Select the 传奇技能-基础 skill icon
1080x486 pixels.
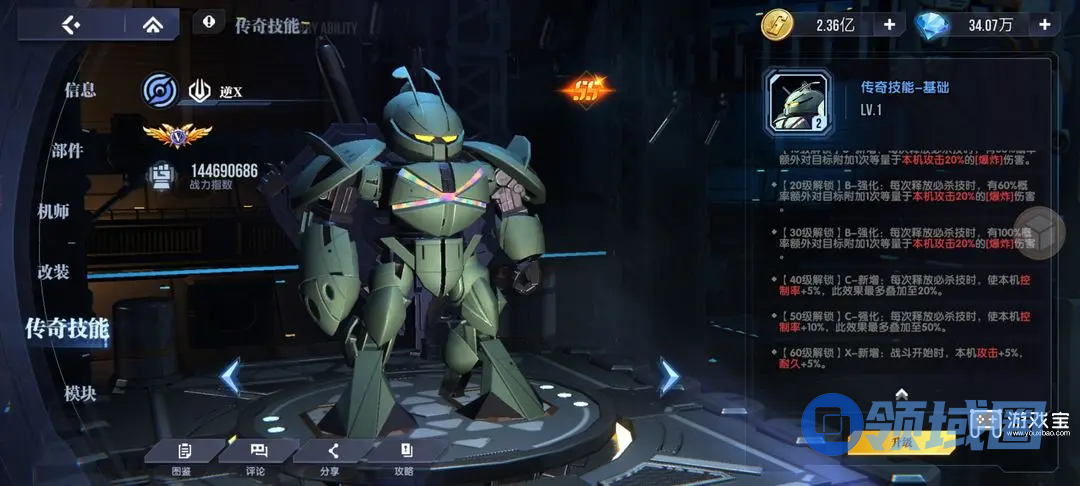(797, 102)
